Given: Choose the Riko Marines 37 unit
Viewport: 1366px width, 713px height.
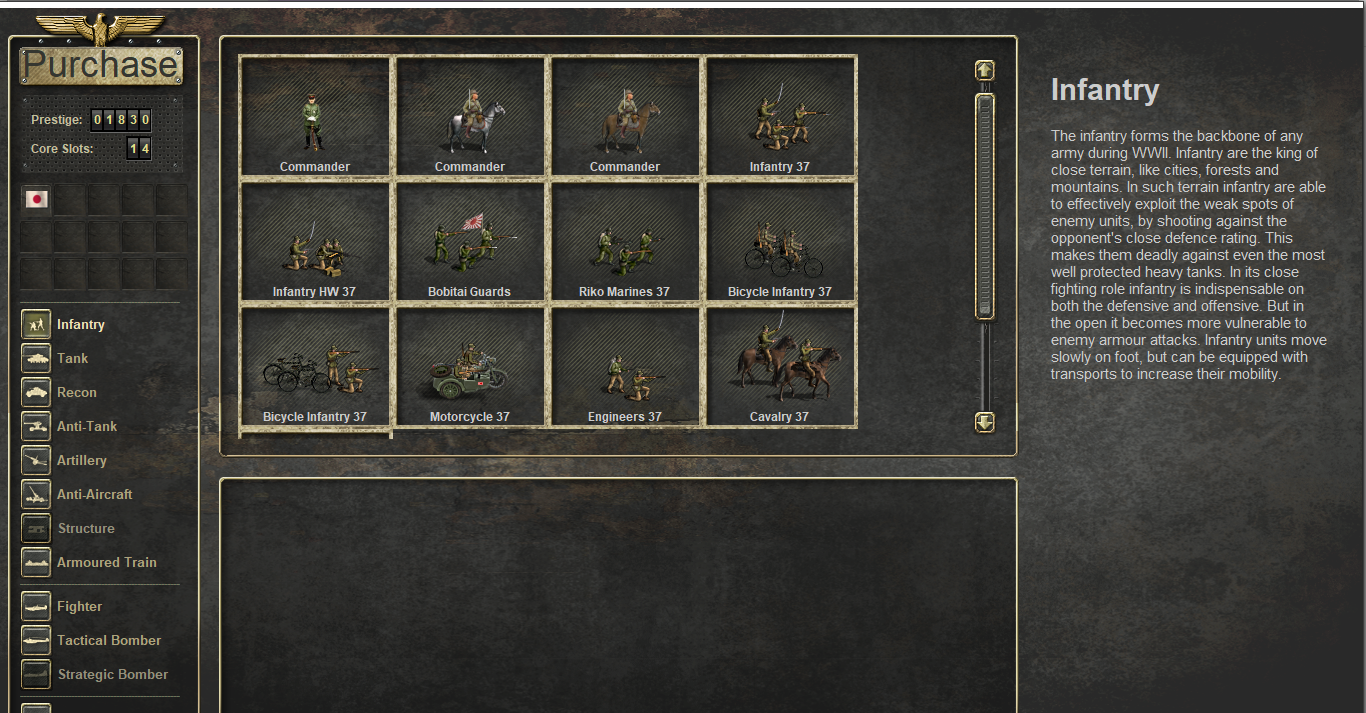Looking at the screenshot, I should click(x=625, y=243).
